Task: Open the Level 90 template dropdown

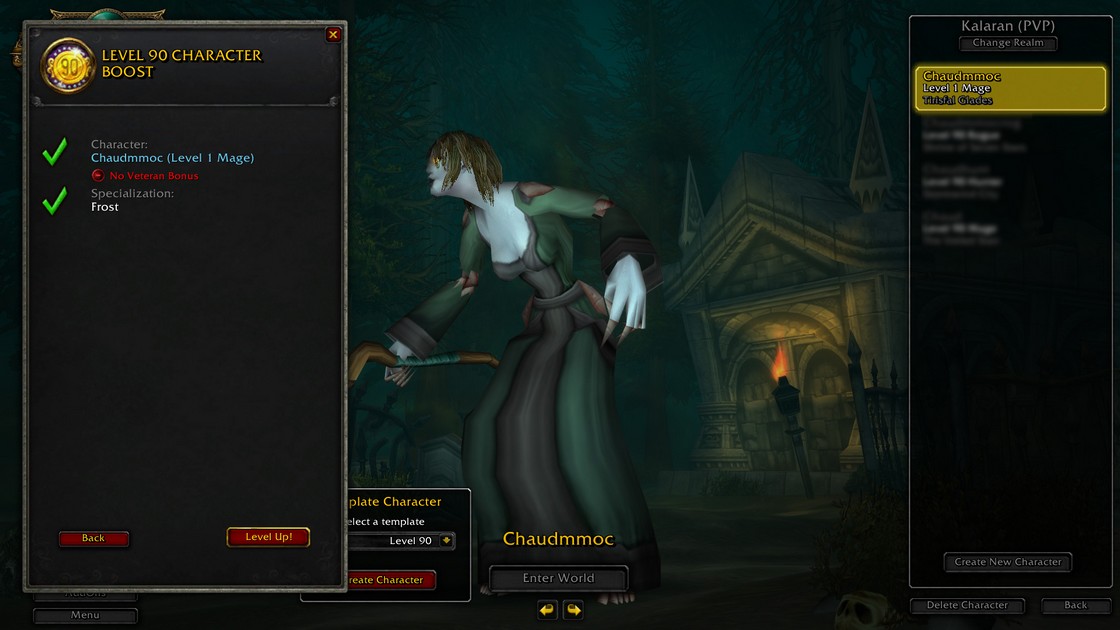Action: point(446,541)
